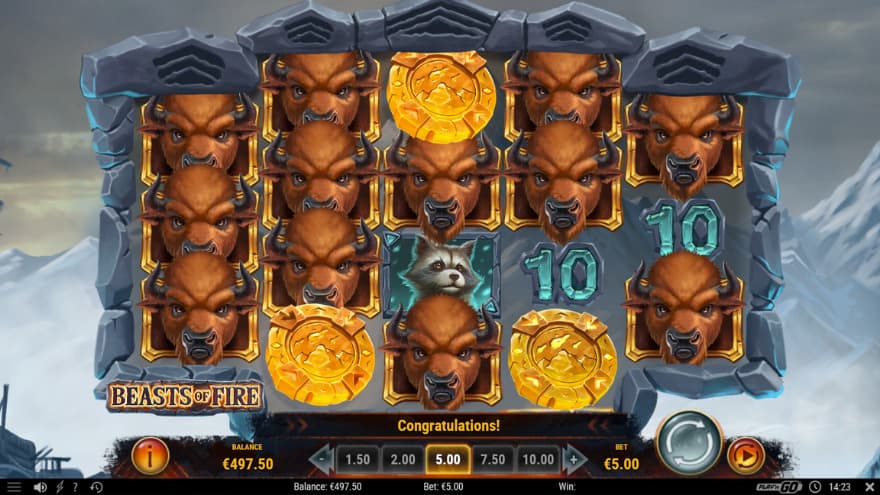Viewport: 880px width, 495px height.
Task: Open help with the question mark icon
Action: (x=74, y=487)
